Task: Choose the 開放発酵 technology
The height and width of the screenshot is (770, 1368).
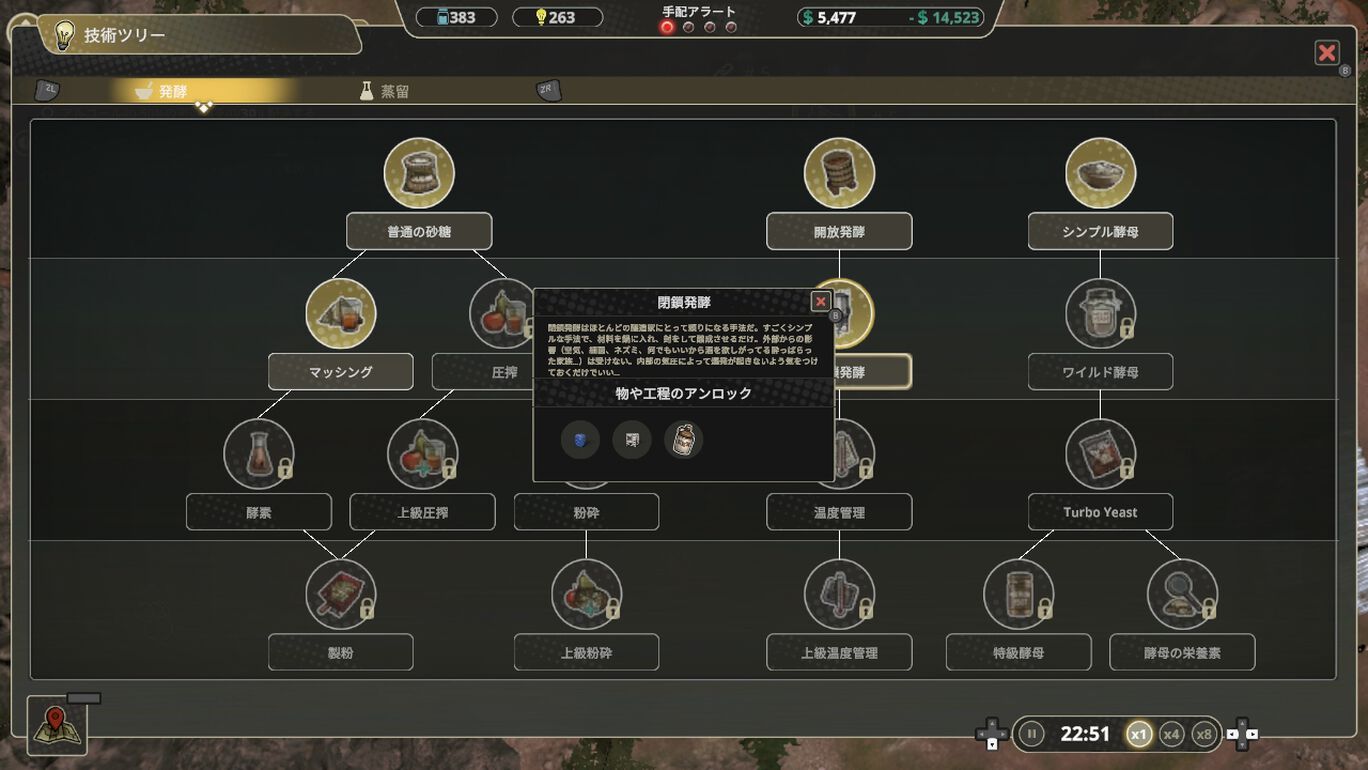Action: tap(839, 231)
